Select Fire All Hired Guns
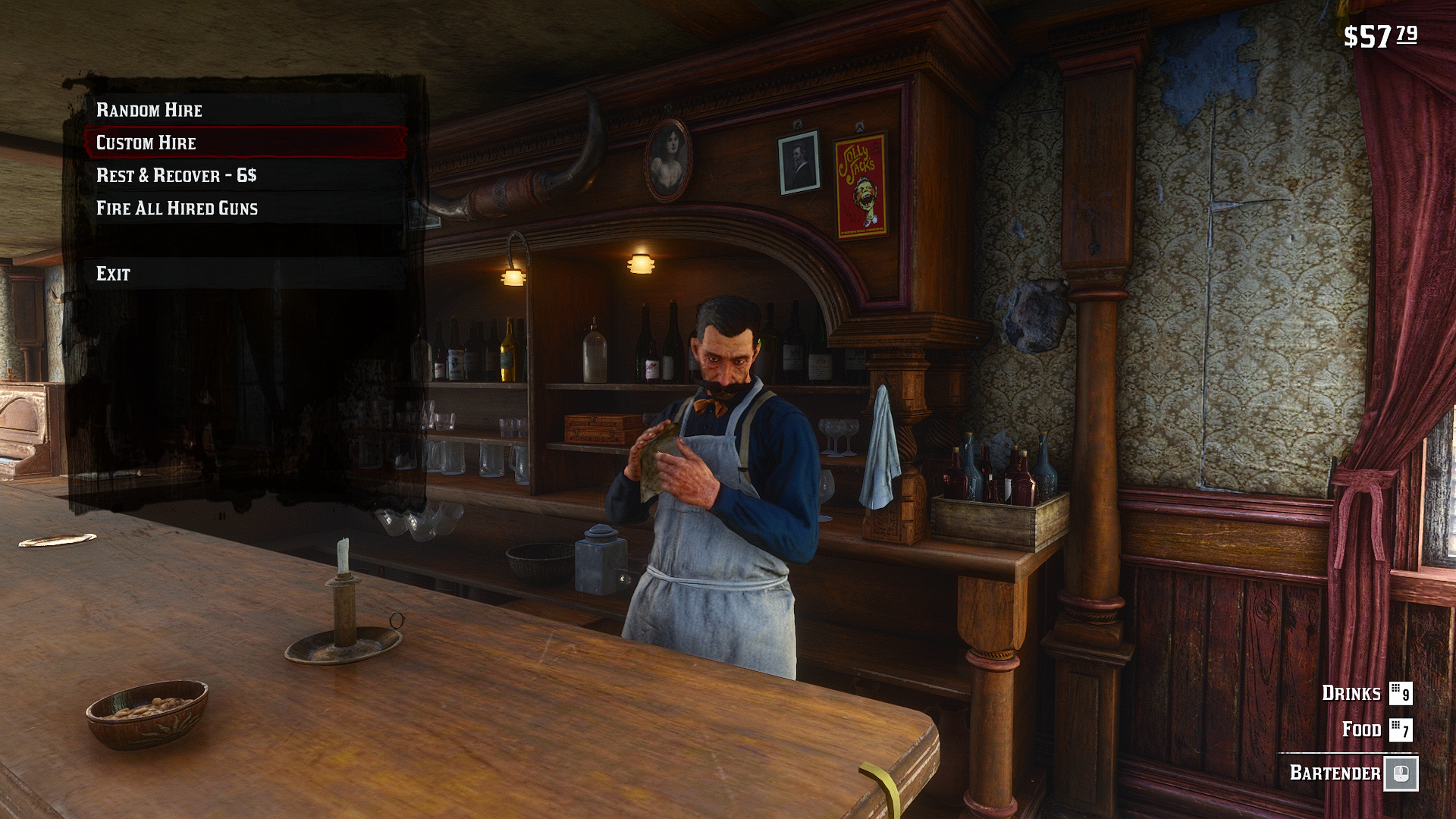 click(x=177, y=208)
